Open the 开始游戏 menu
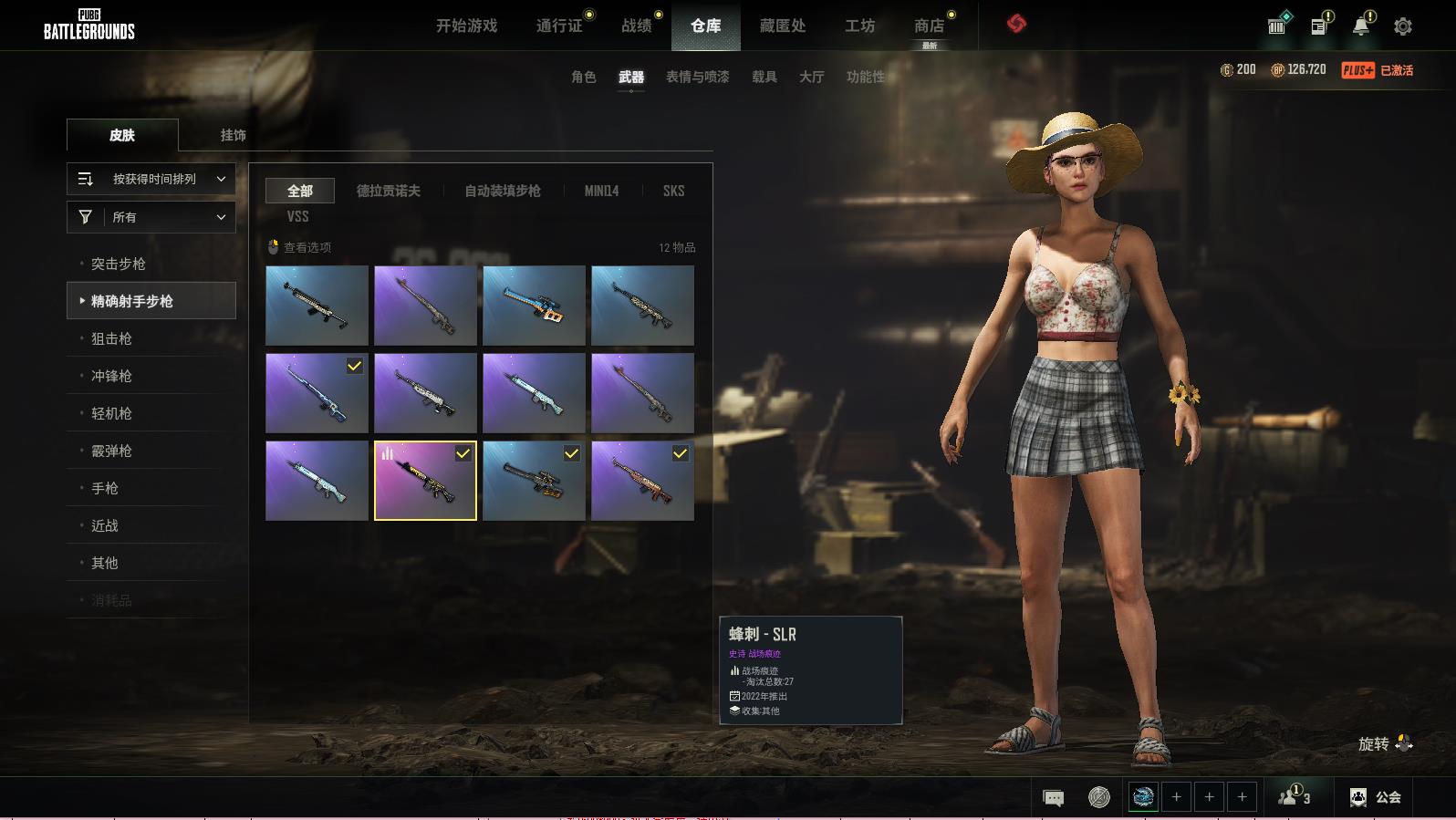Screen dimensions: 1456x820 pos(466,26)
